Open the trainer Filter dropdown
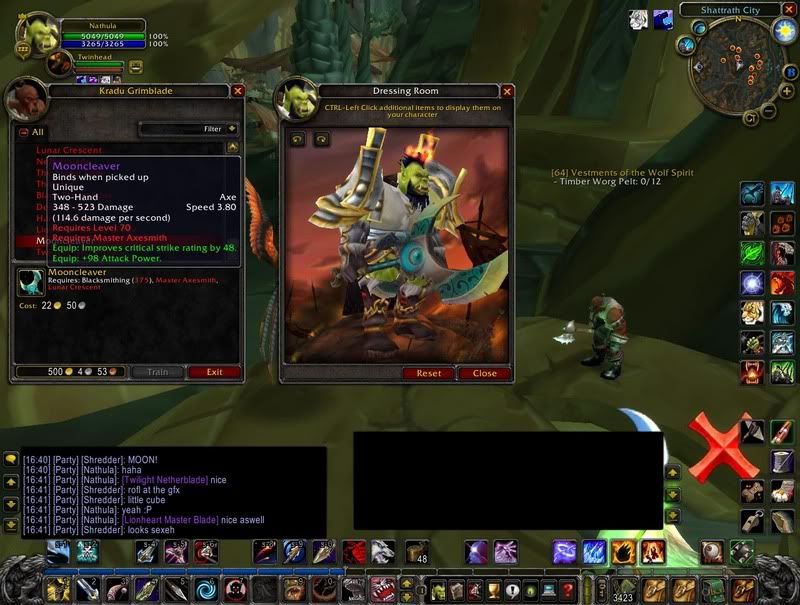 tap(232, 129)
